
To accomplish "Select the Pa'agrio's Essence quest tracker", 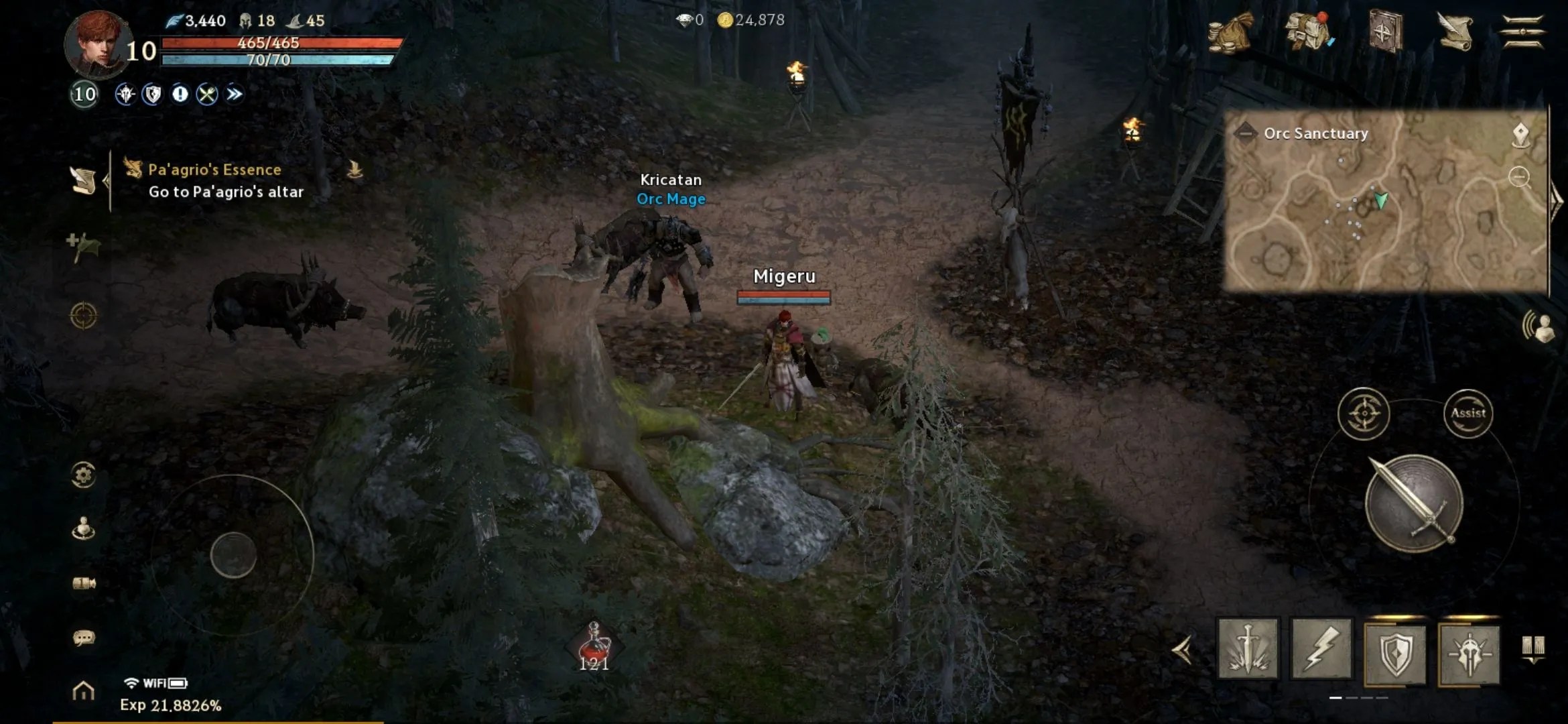I will point(225,180).
